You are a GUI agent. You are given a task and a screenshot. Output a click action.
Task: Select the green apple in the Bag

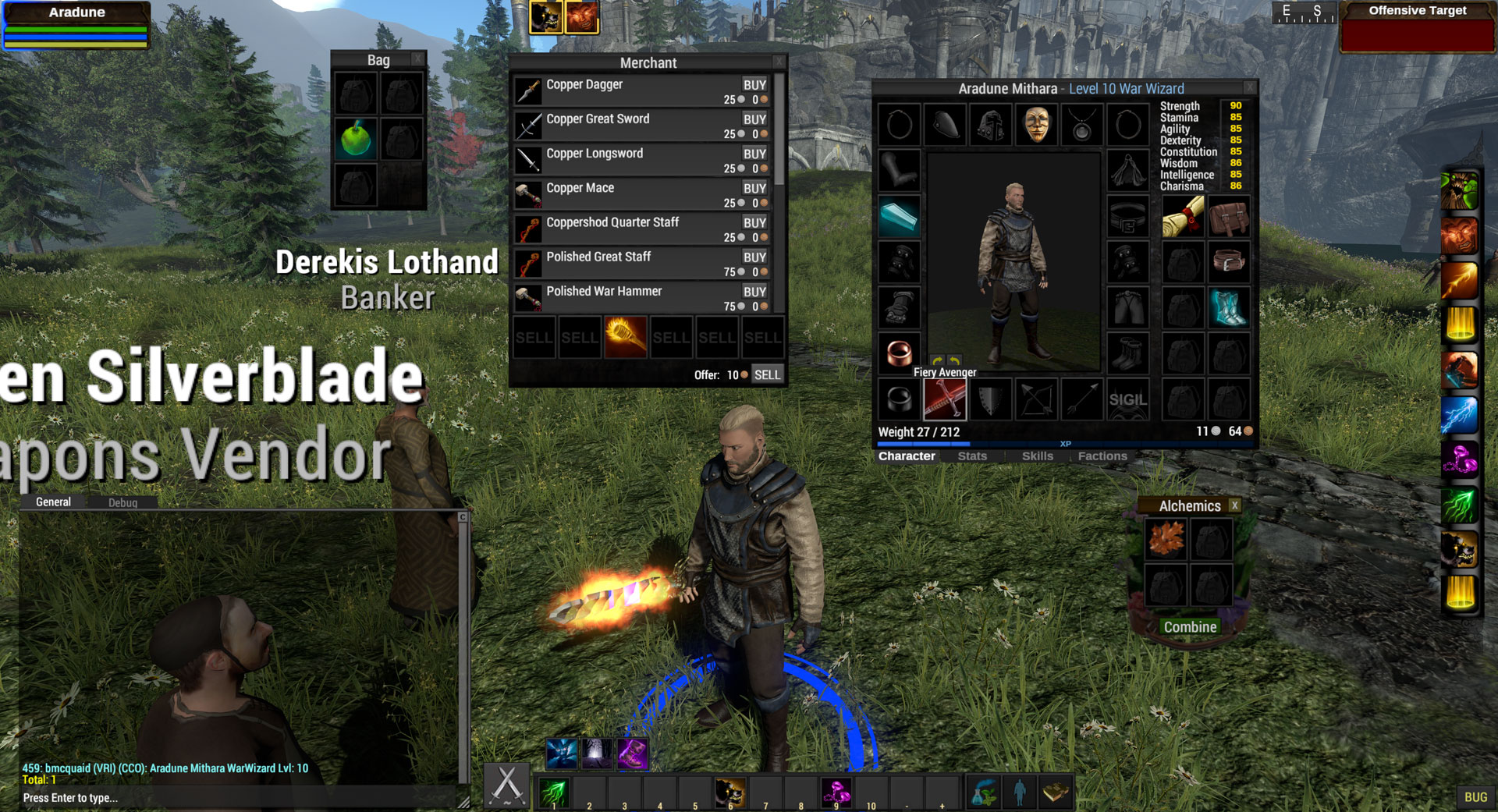[x=356, y=139]
